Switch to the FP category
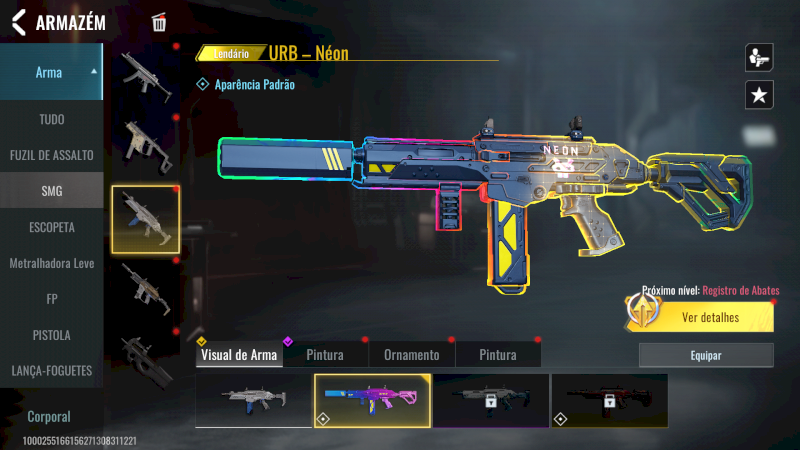Image resolution: width=800 pixels, height=450 pixels. [51, 299]
